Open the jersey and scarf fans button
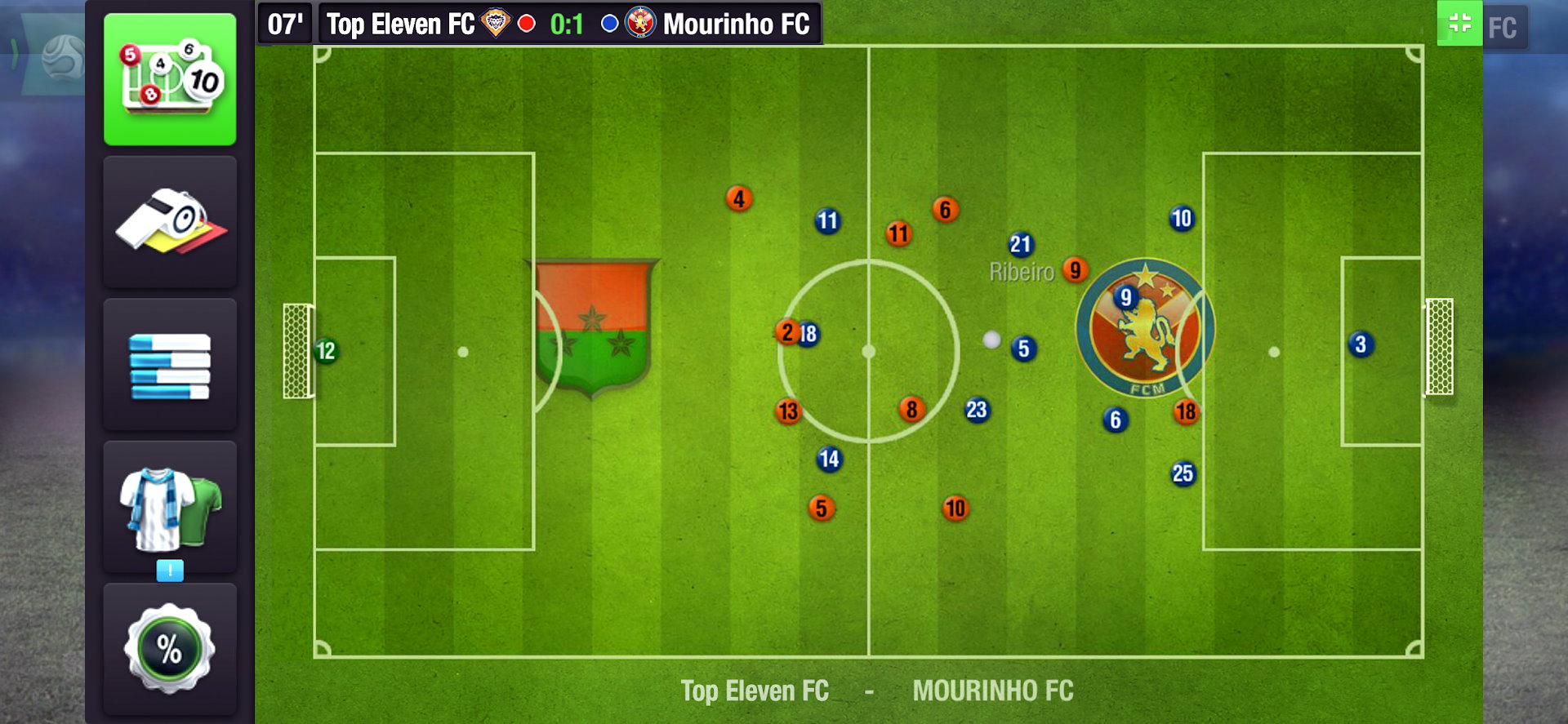The height and width of the screenshot is (724, 1568). pos(170,508)
